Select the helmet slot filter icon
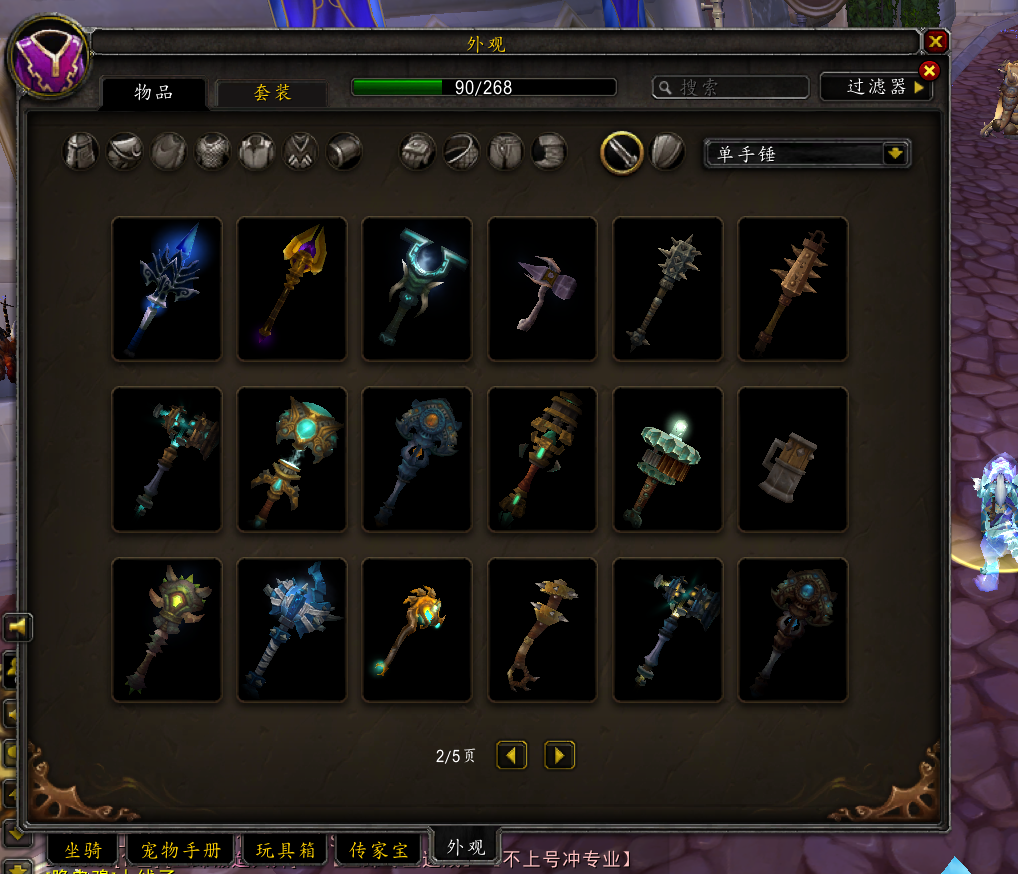This screenshot has height=874, width=1018. coord(80,152)
